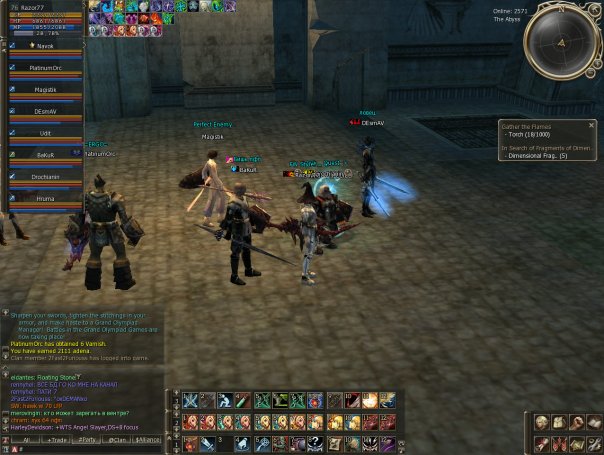Screen dimensions: 604x455
Task: Target party member Magistik
Action: 45,90
